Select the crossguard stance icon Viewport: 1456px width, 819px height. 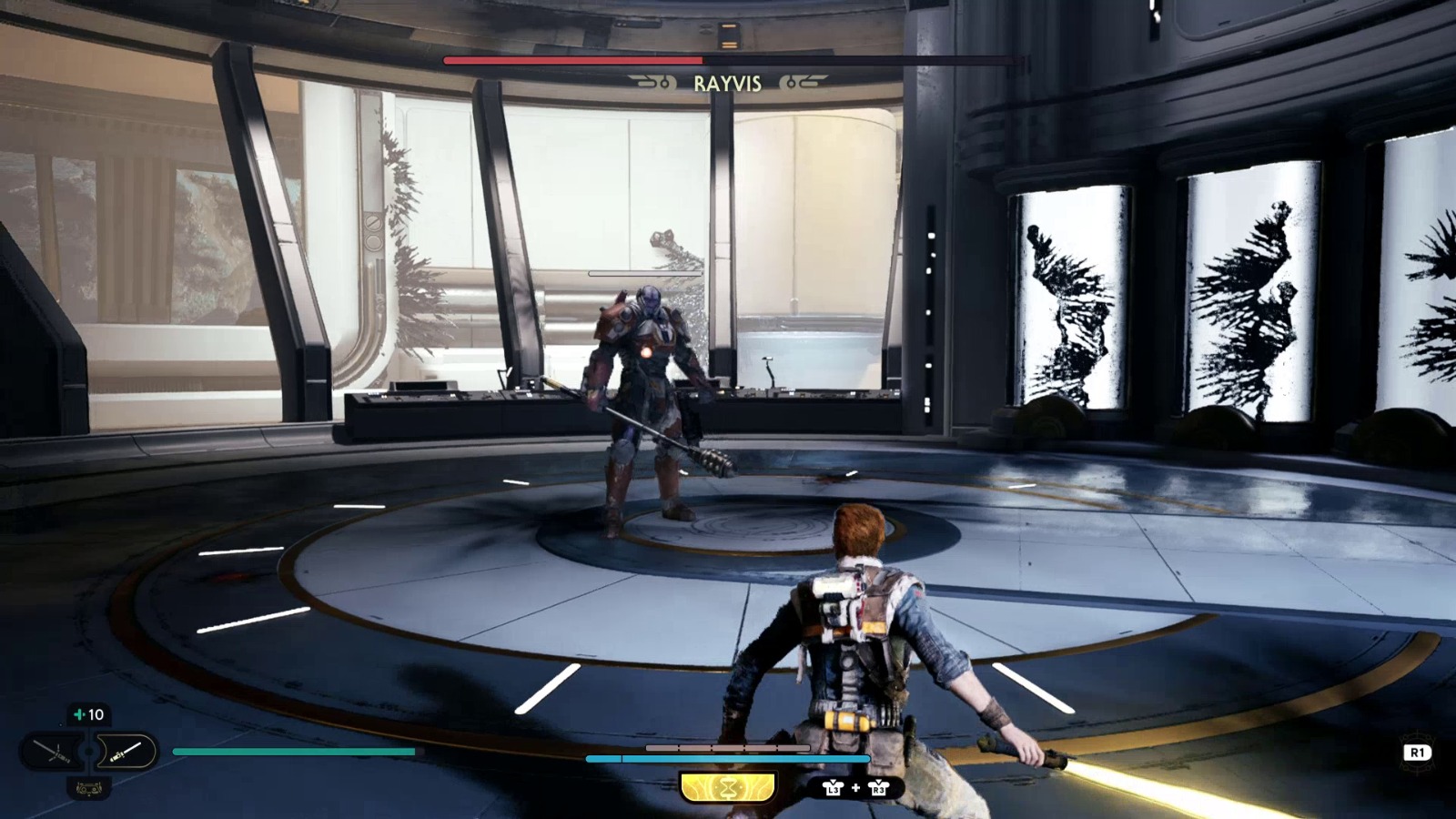click(x=53, y=753)
